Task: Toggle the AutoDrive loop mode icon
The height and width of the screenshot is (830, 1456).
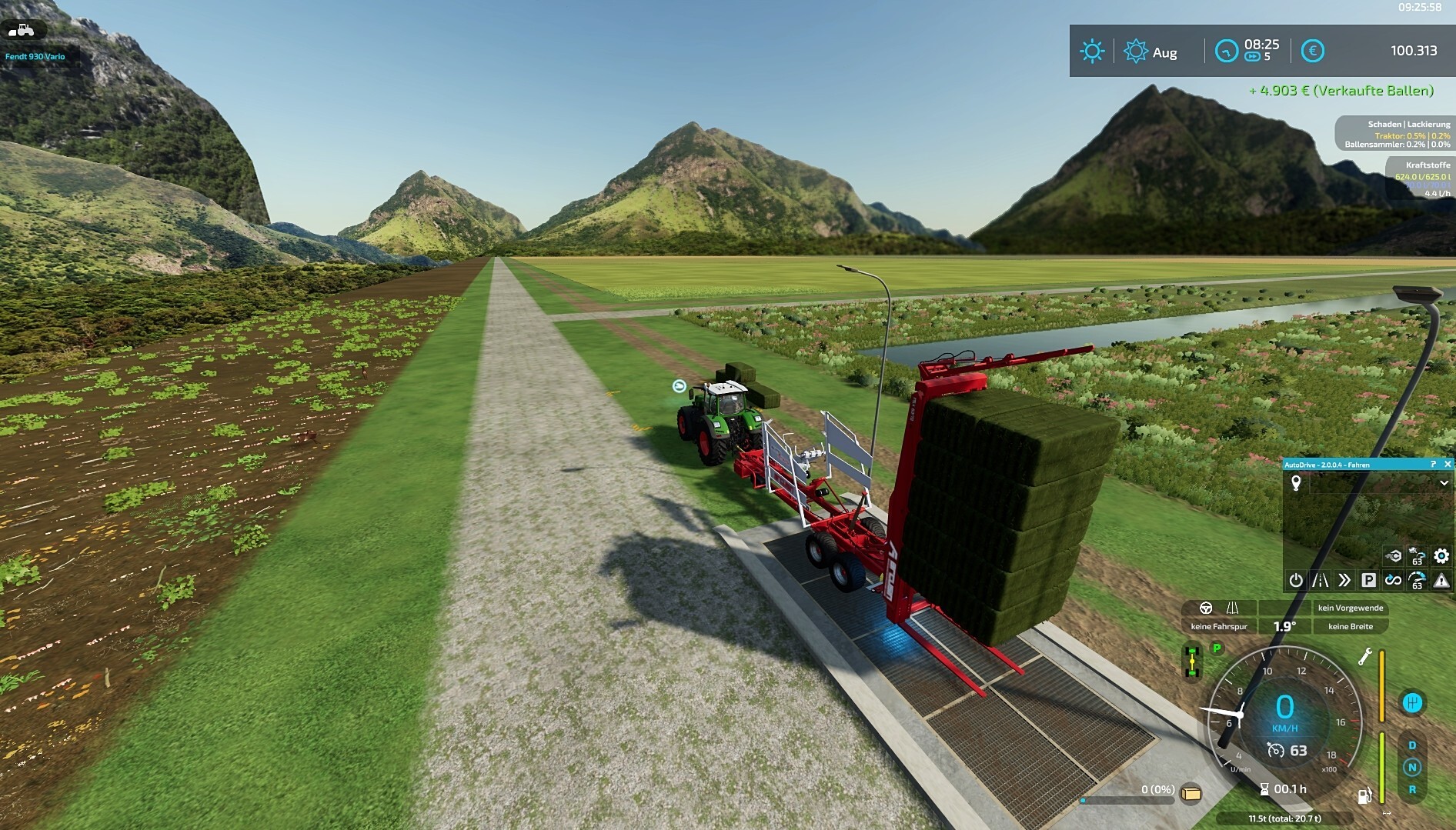Action: (1393, 580)
